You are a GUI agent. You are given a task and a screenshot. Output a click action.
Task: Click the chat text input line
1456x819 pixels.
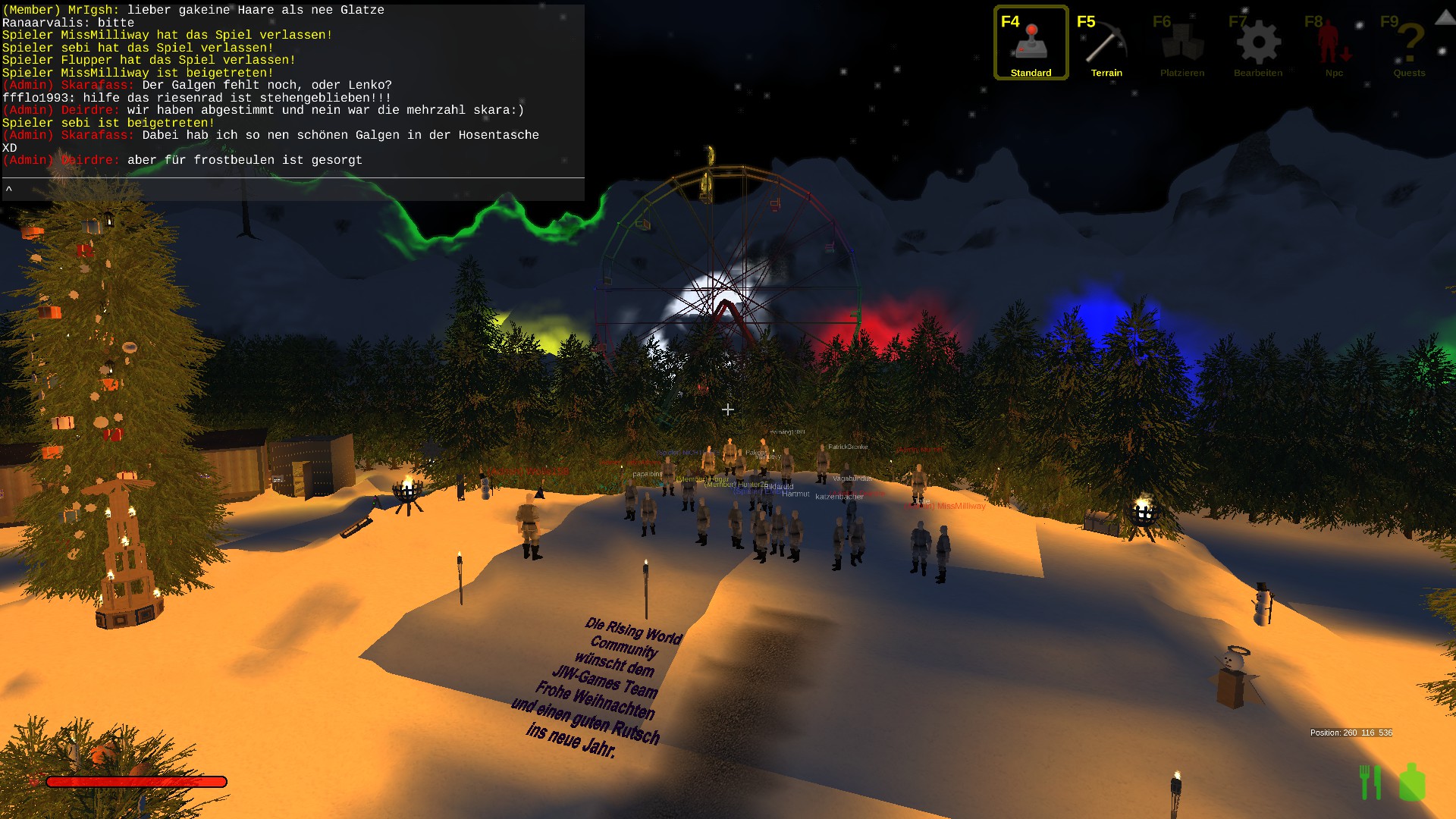[293, 190]
